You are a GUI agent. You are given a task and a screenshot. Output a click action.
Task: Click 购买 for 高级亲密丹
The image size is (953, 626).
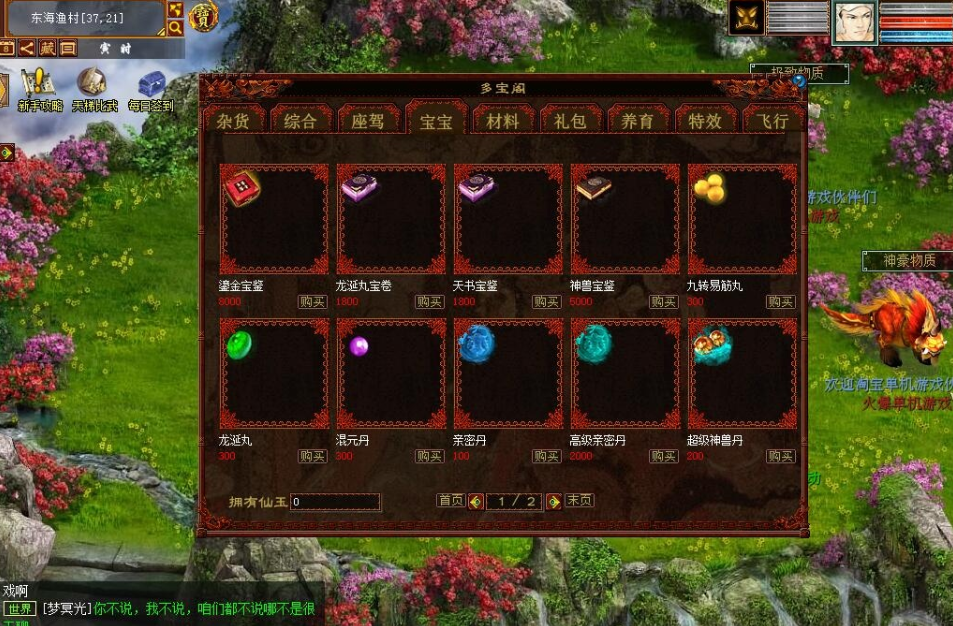coord(663,456)
